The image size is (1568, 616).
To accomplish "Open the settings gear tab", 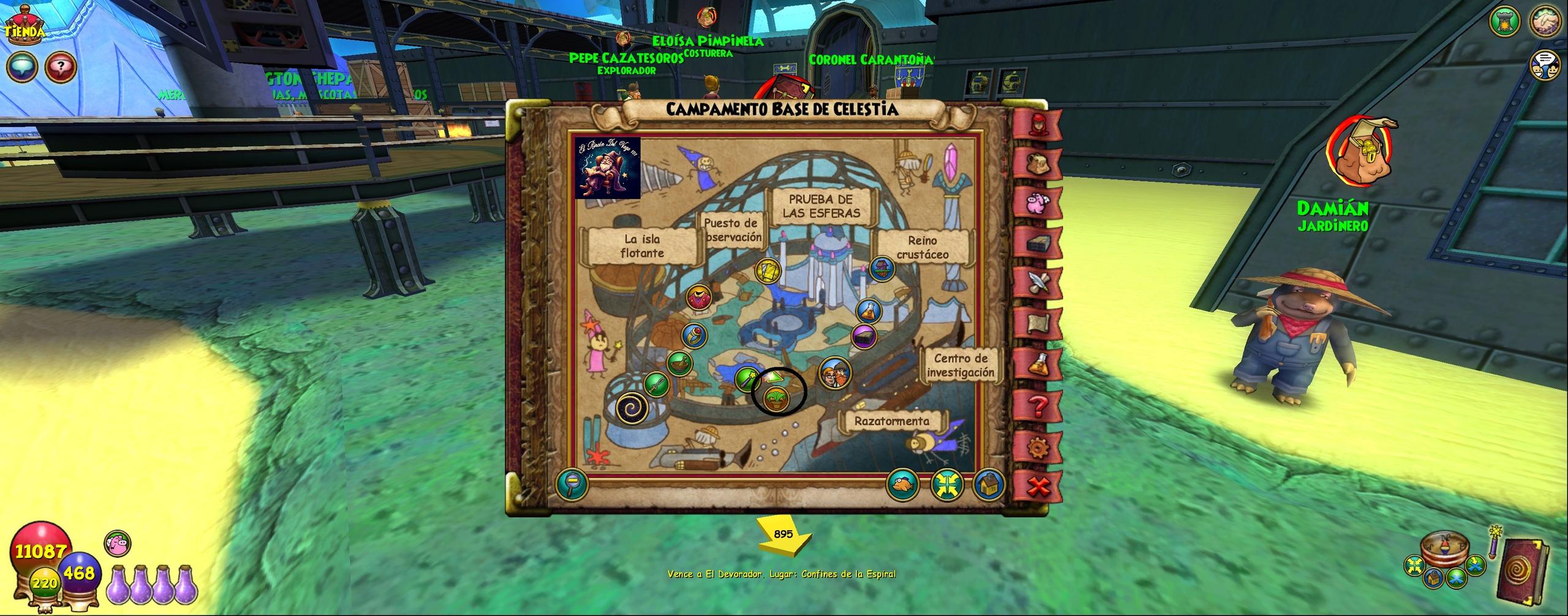I will (x=1038, y=448).
